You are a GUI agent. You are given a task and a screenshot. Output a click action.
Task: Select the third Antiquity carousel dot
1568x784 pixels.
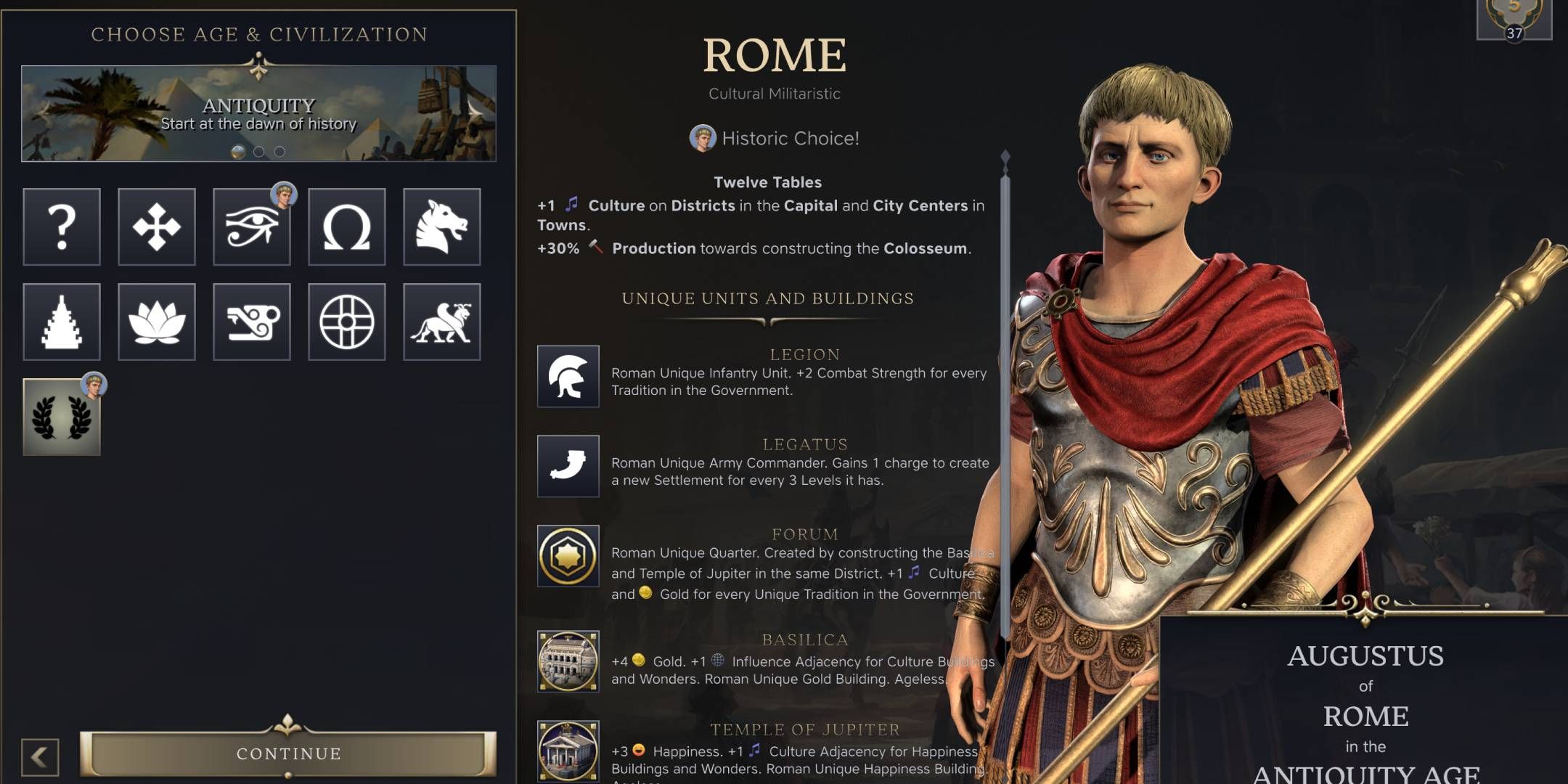(279, 152)
